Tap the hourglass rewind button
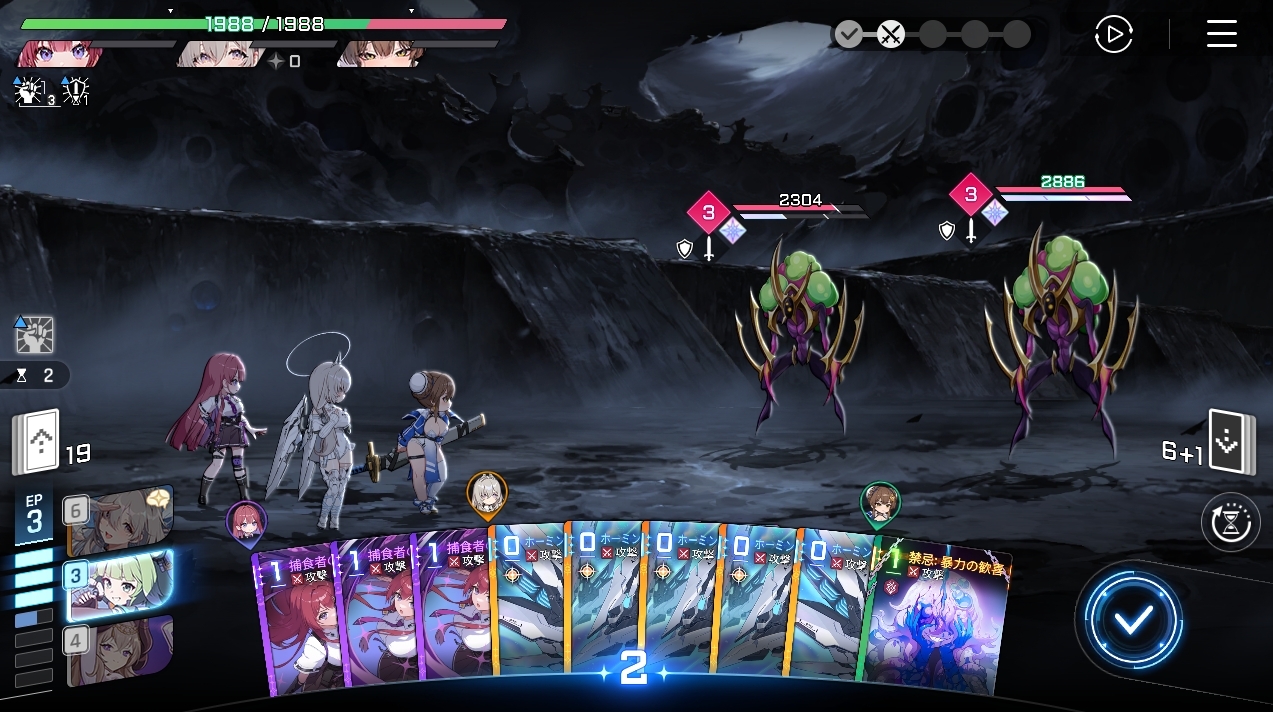The width and height of the screenshot is (1273, 712). coord(1230,522)
